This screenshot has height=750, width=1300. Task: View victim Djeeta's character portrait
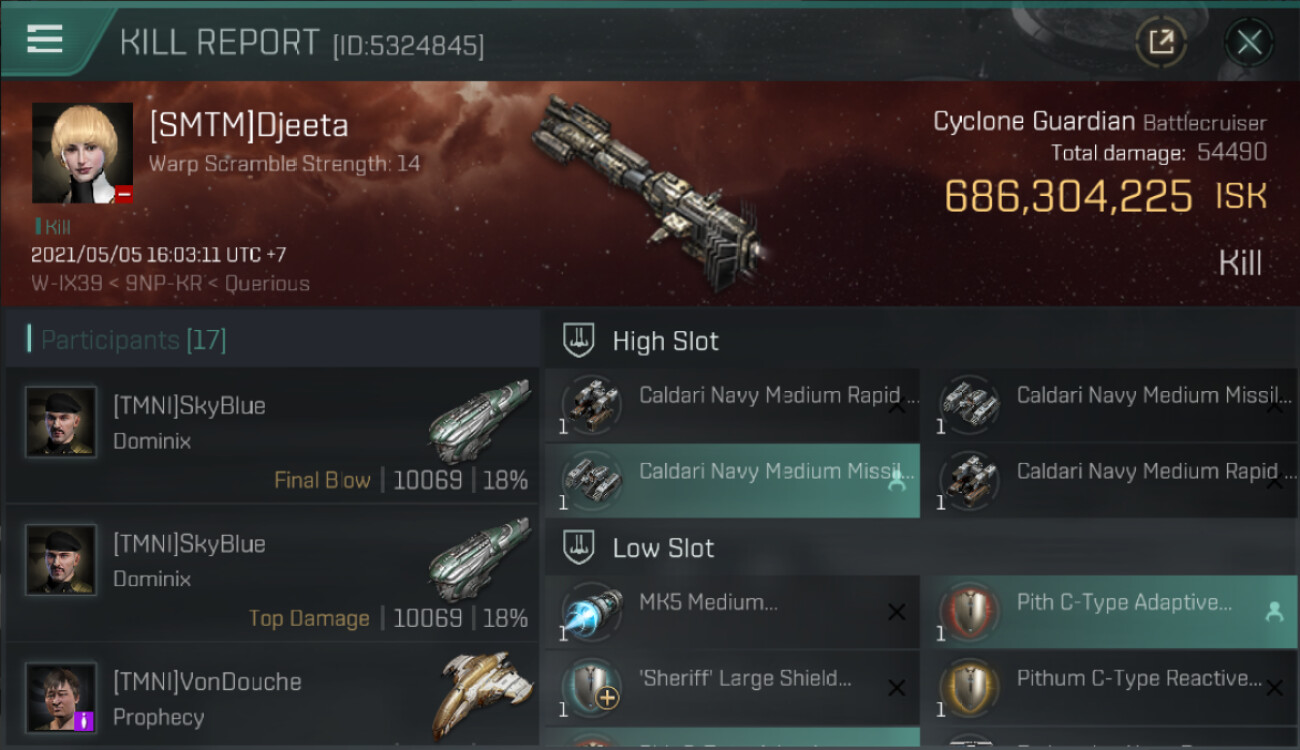pyautogui.click(x=82, y=153)
